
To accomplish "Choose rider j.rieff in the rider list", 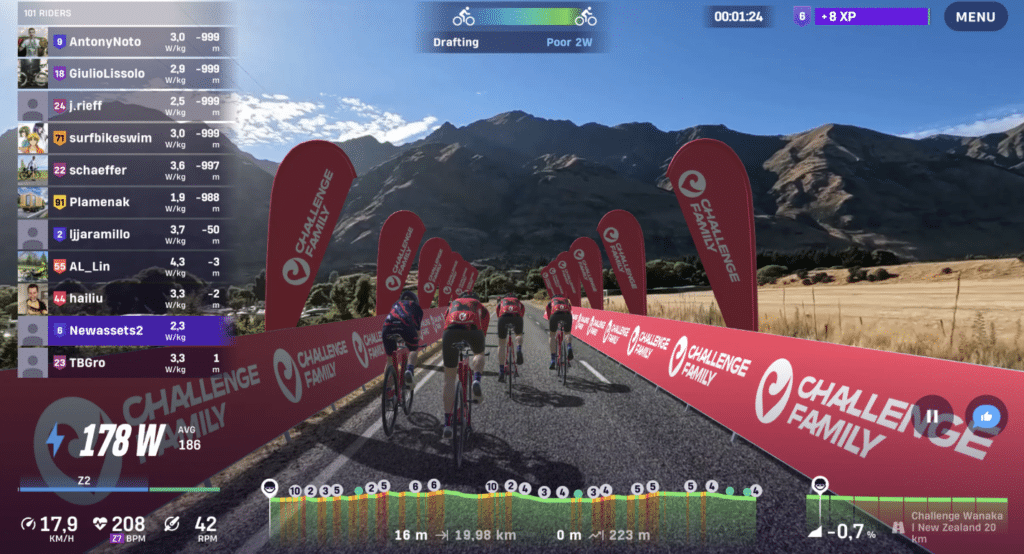I will pyautogui.click(x=125, y=106).
